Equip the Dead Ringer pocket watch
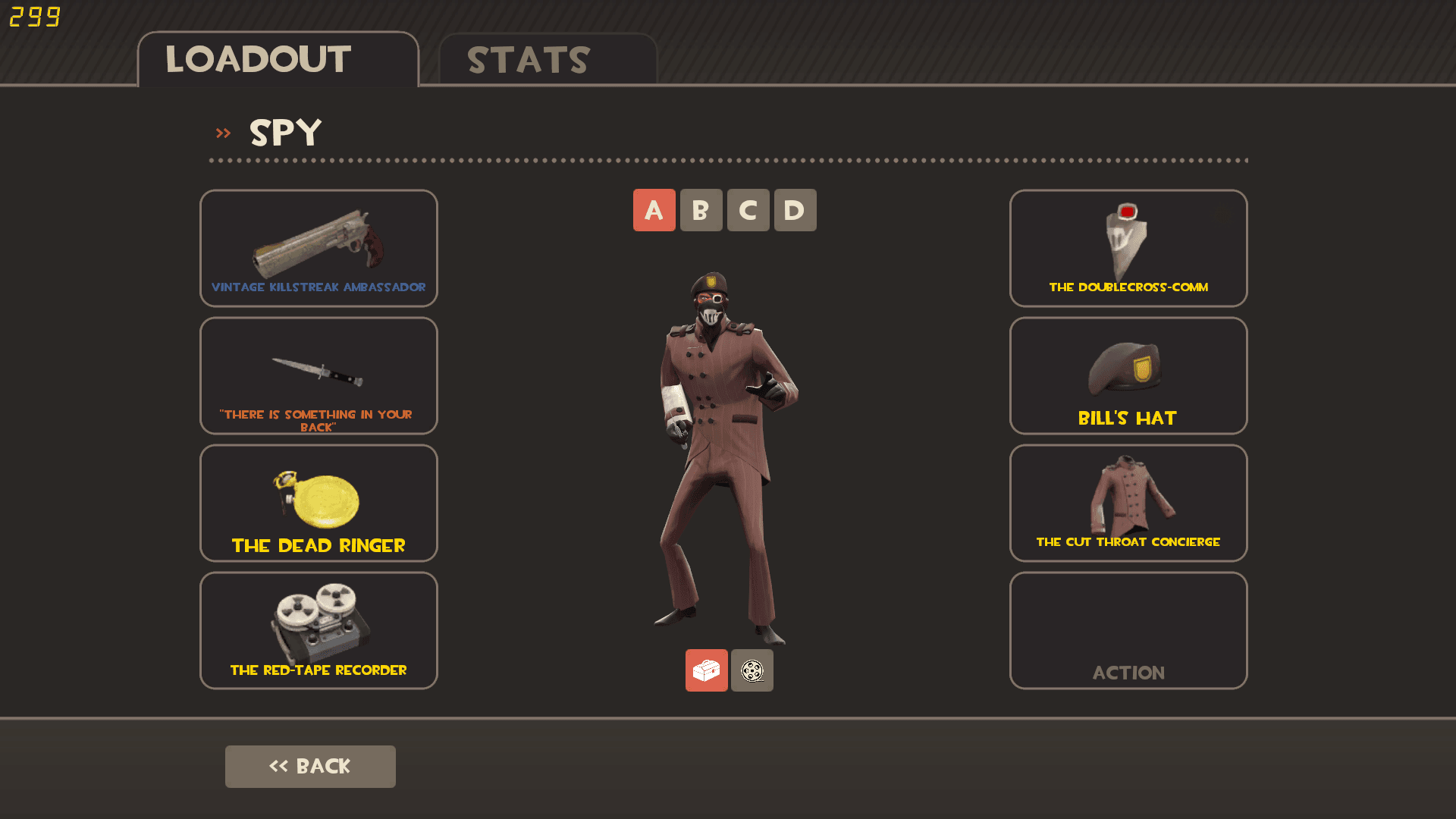This screenshot has height=819, width=1456. pos(318,503)
